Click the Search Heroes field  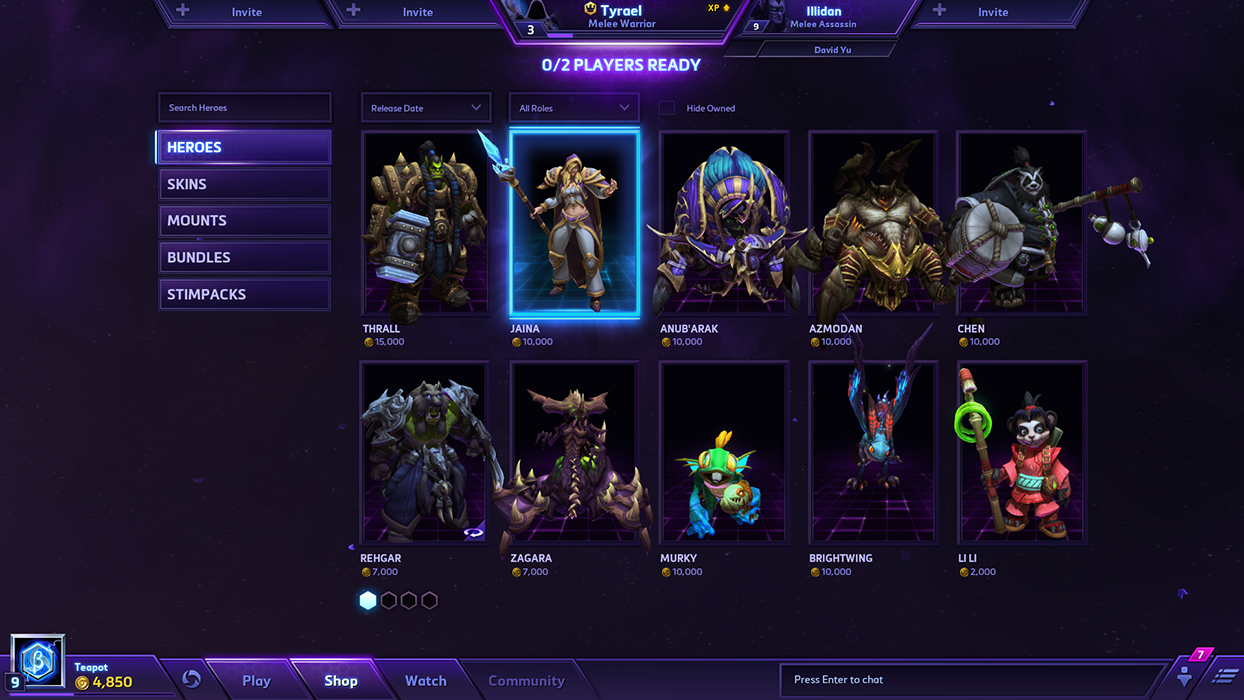pyautogui.click(x=244, y=108)
